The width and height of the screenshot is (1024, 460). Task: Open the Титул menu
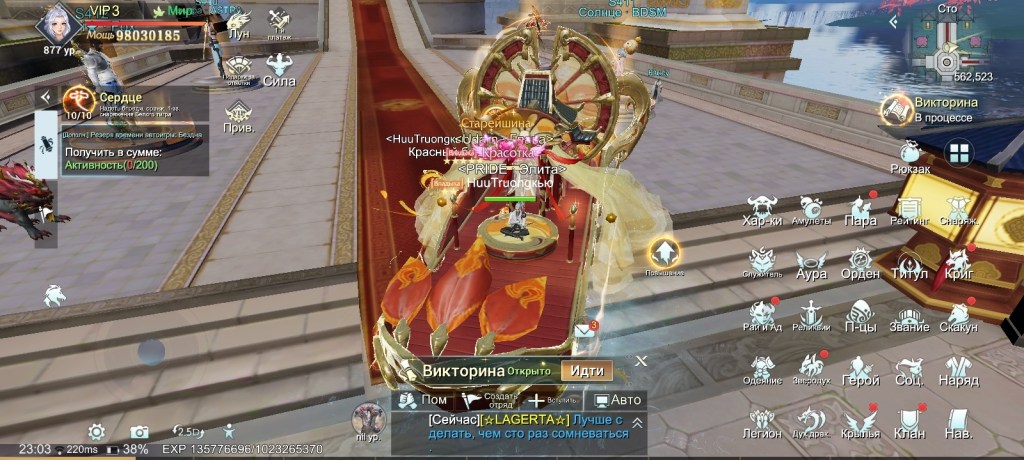(x=909, y=266)
